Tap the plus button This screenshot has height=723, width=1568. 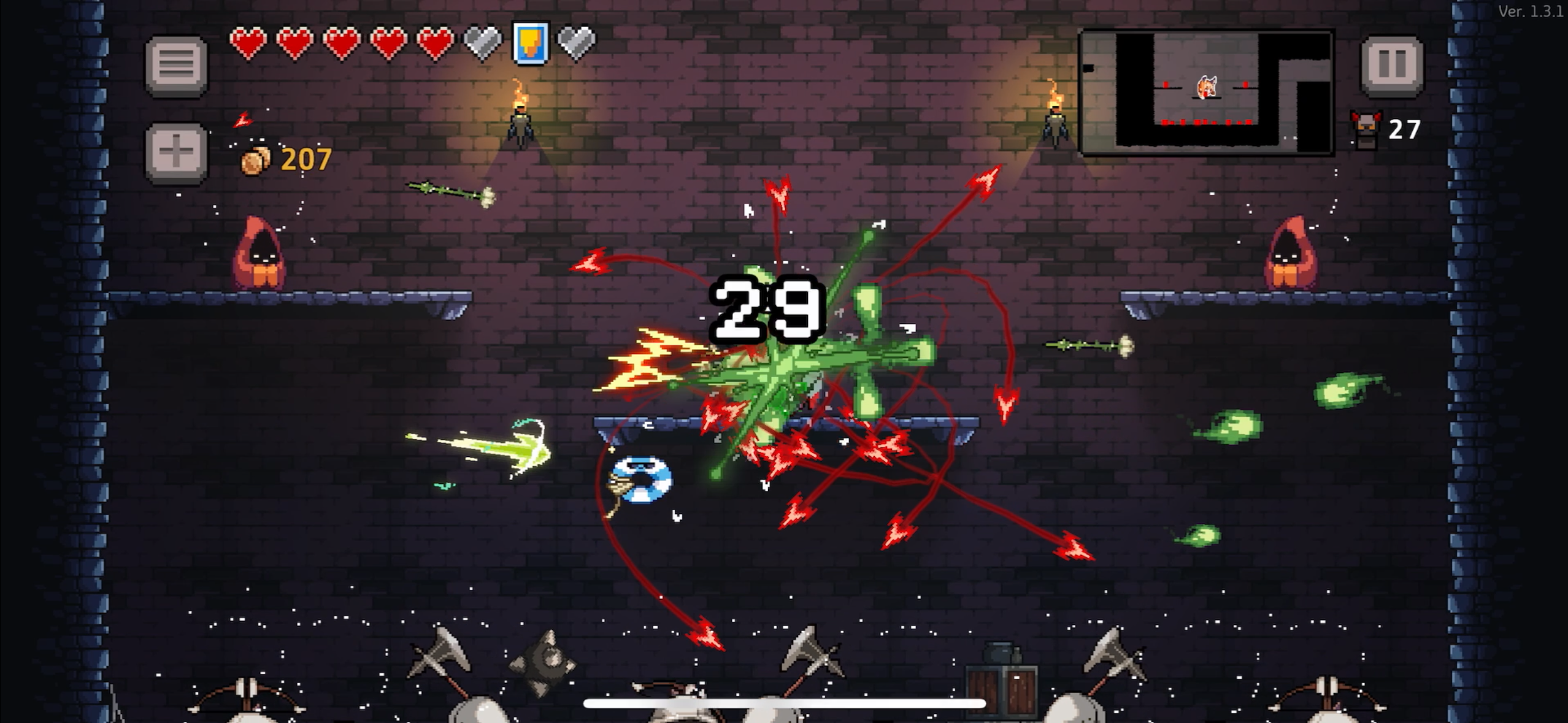(176, 152)
